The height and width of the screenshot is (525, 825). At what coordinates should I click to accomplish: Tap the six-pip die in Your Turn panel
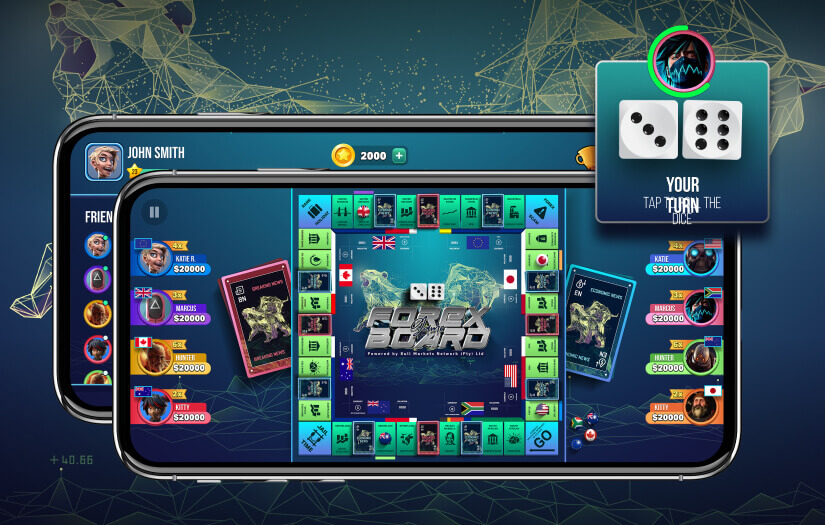click(x=712, y=129)
